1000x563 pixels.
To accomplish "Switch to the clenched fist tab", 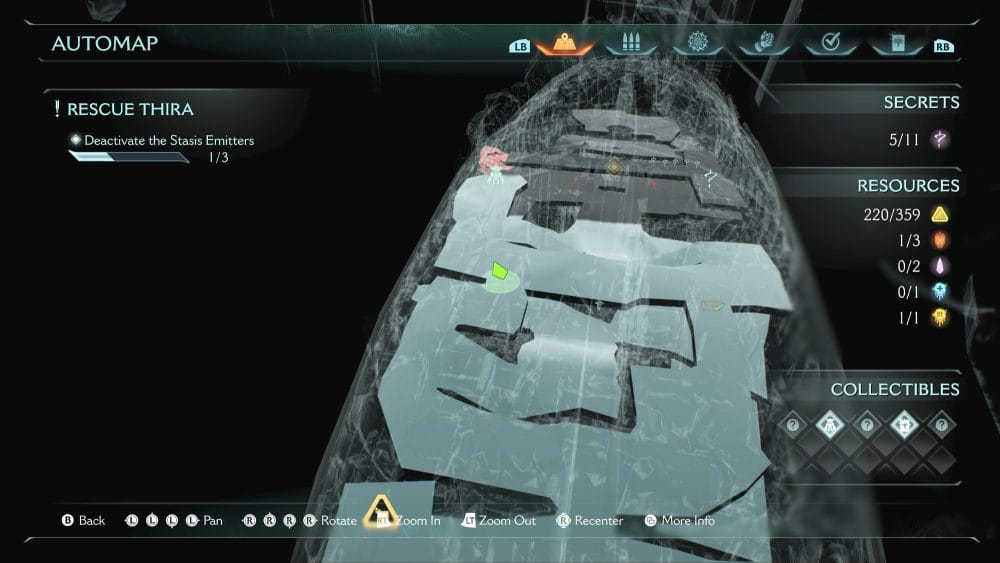I will (x=762, y=44).
